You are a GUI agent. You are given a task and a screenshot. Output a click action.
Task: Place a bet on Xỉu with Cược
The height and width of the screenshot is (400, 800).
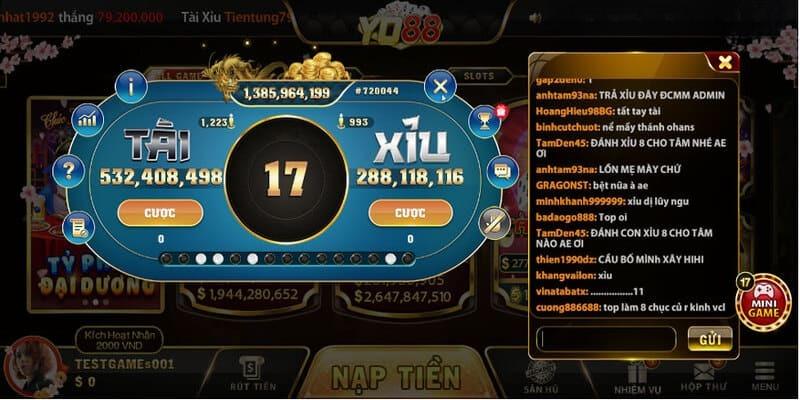410,213
